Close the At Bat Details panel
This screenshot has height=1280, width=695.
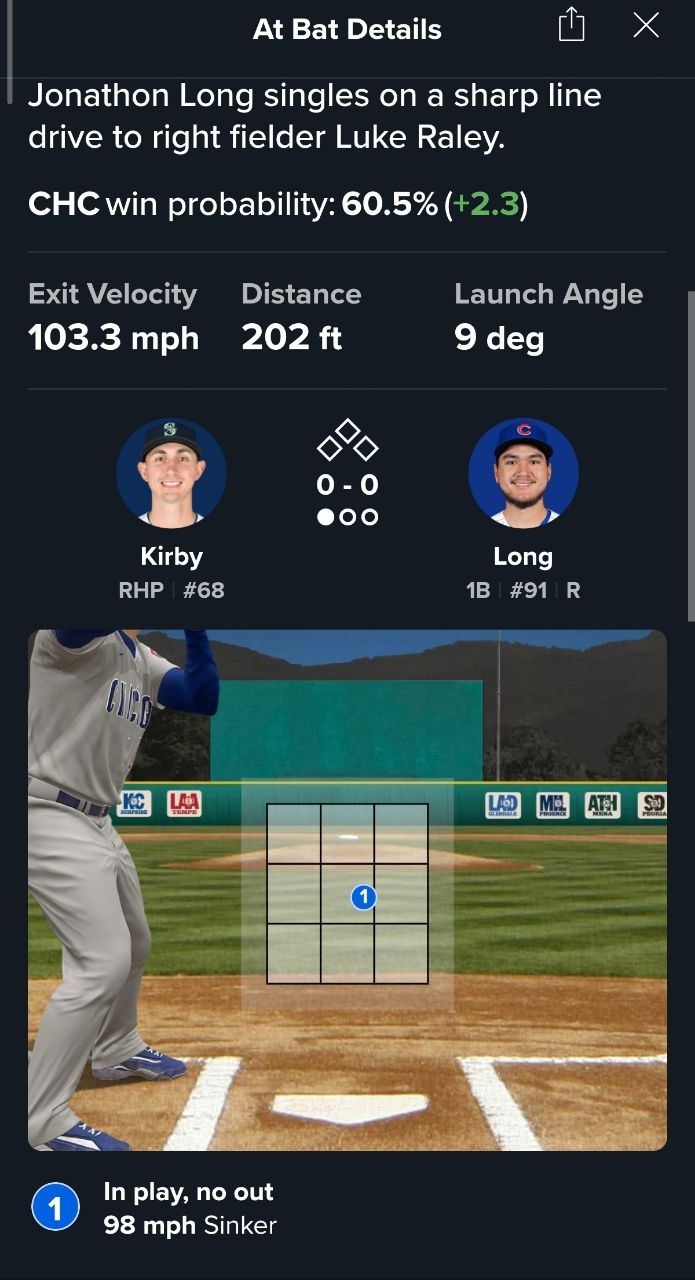[x=646, y=26]
